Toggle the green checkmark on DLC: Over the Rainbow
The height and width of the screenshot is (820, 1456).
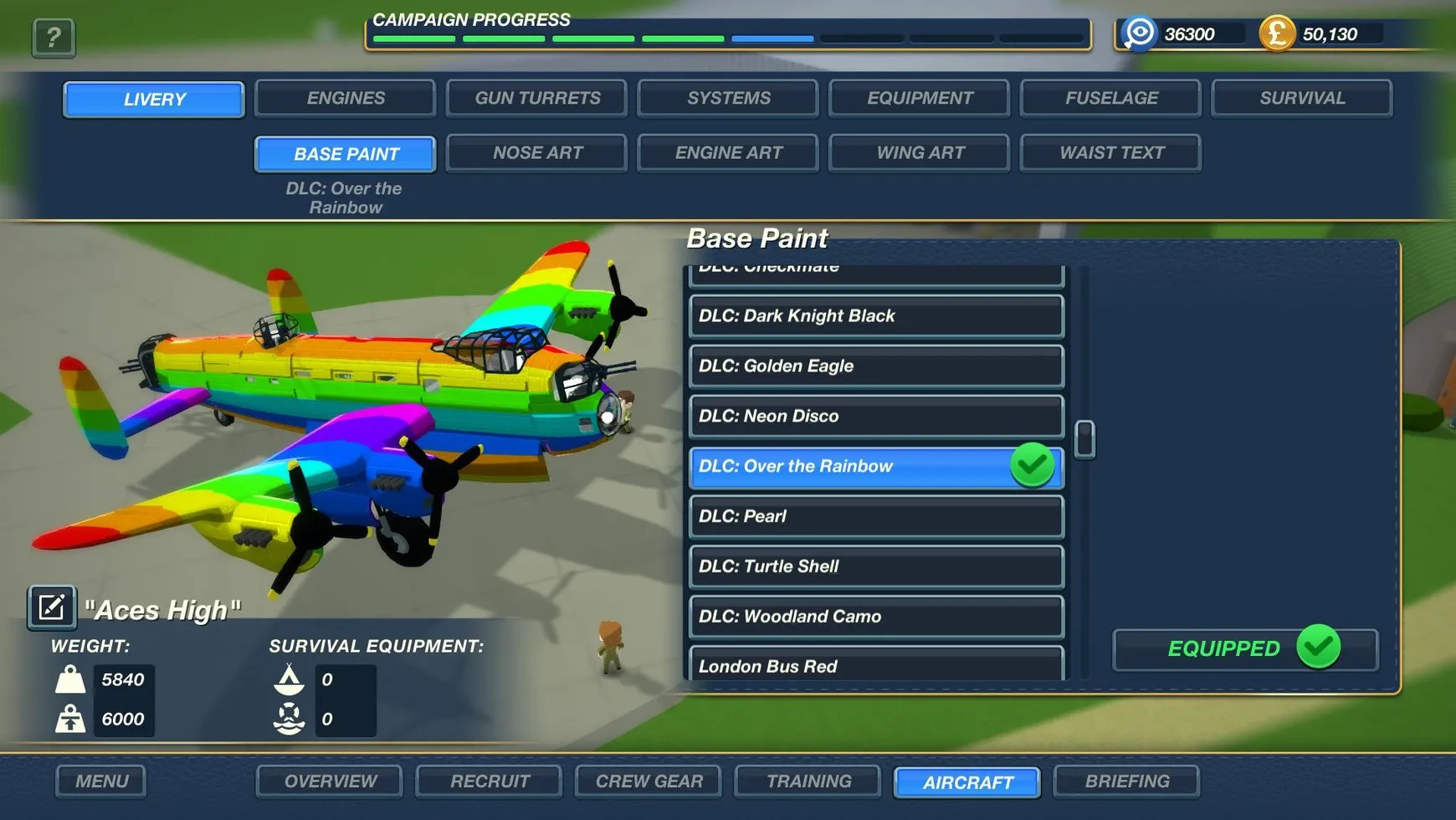pyautogui.click(x=1033, y=466)
